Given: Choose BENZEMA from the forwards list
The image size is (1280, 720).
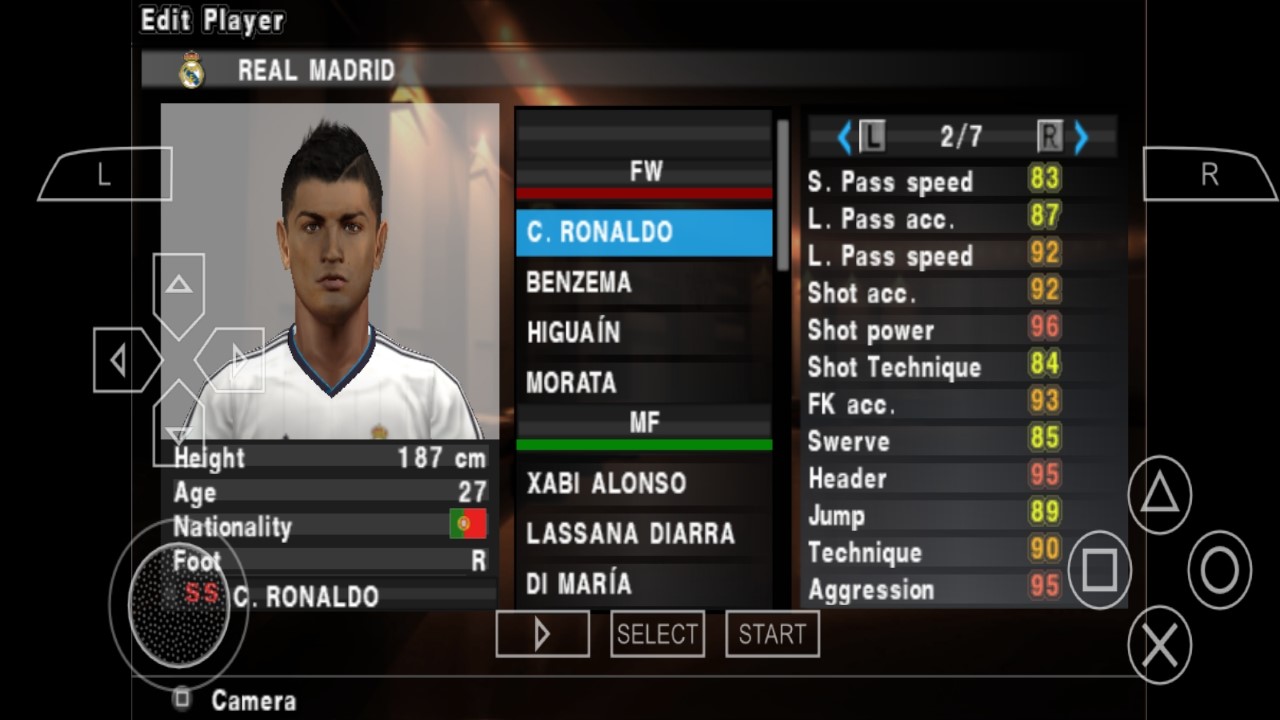Looking at the screenshot, I should [x=644, y=283].
